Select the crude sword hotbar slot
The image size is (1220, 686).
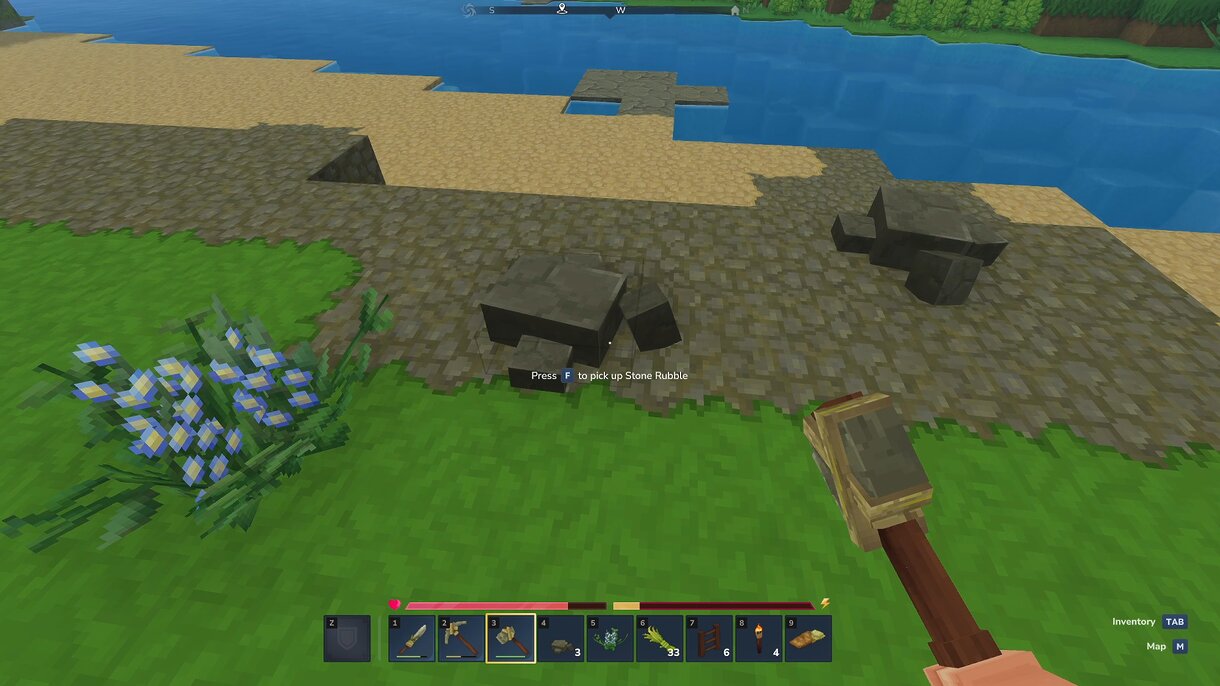[x=412, y=638]
